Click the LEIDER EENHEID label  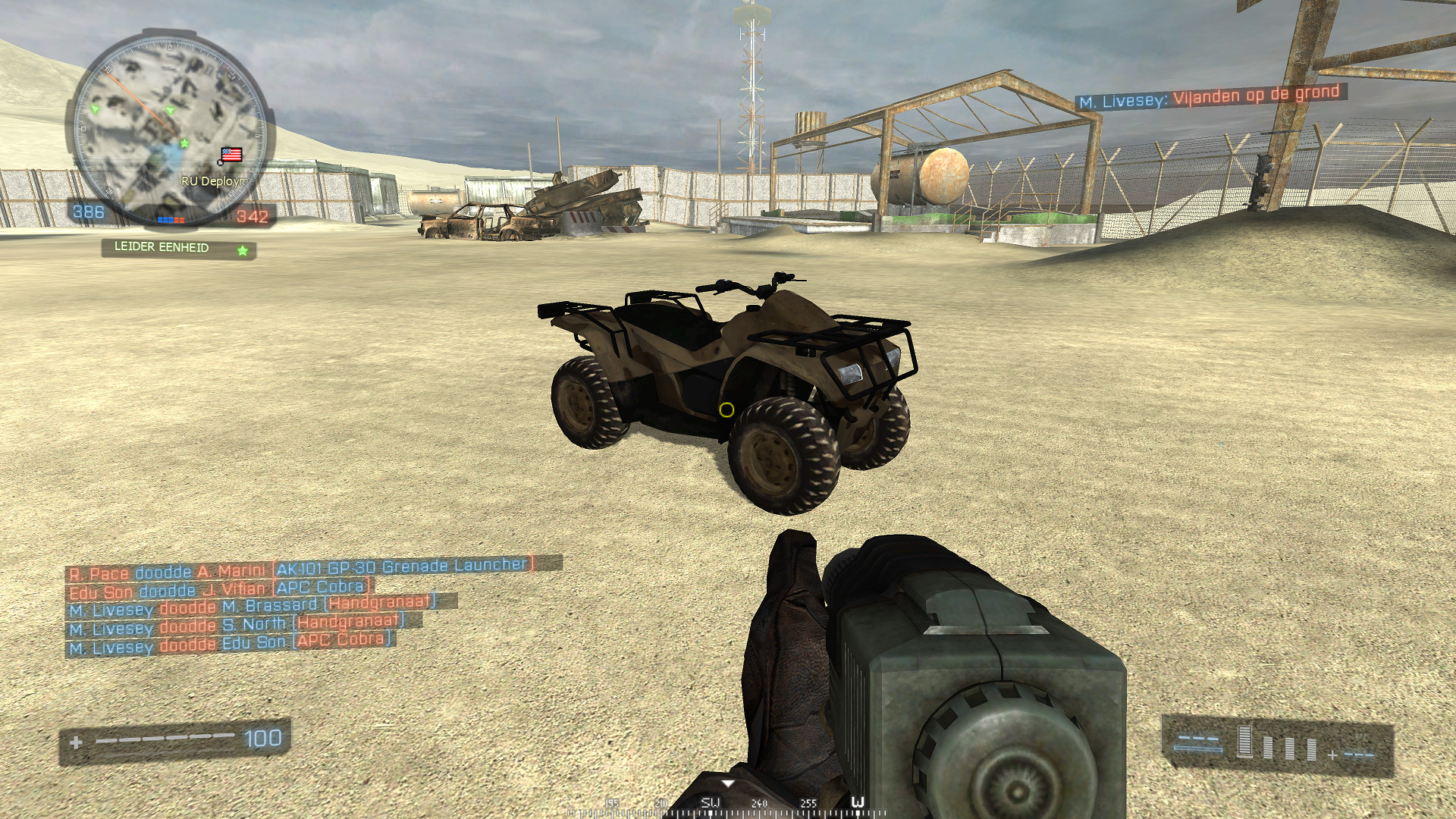coord(160,246)
